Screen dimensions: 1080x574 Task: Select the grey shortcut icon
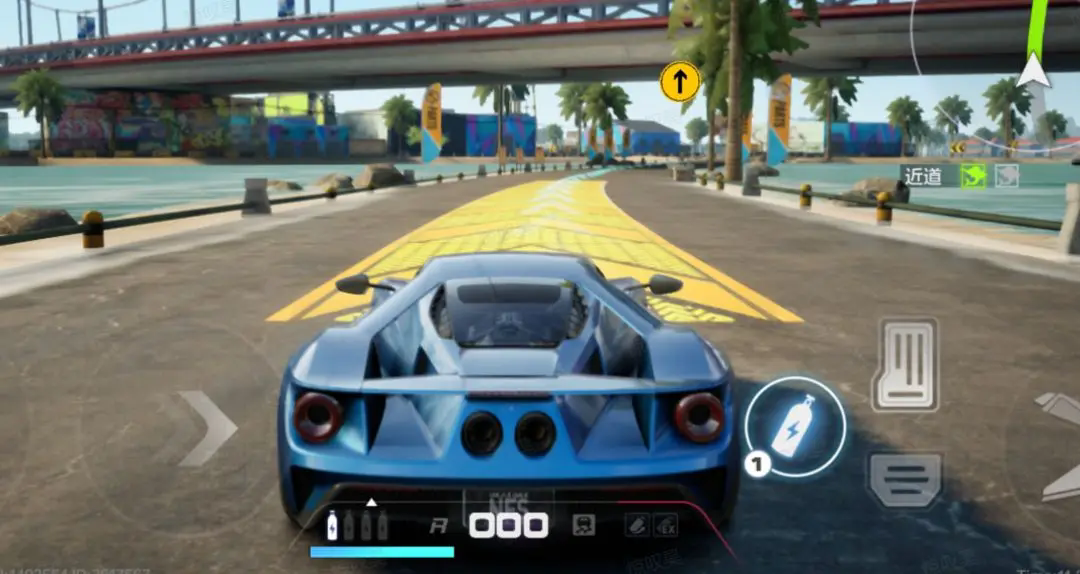1006,176
